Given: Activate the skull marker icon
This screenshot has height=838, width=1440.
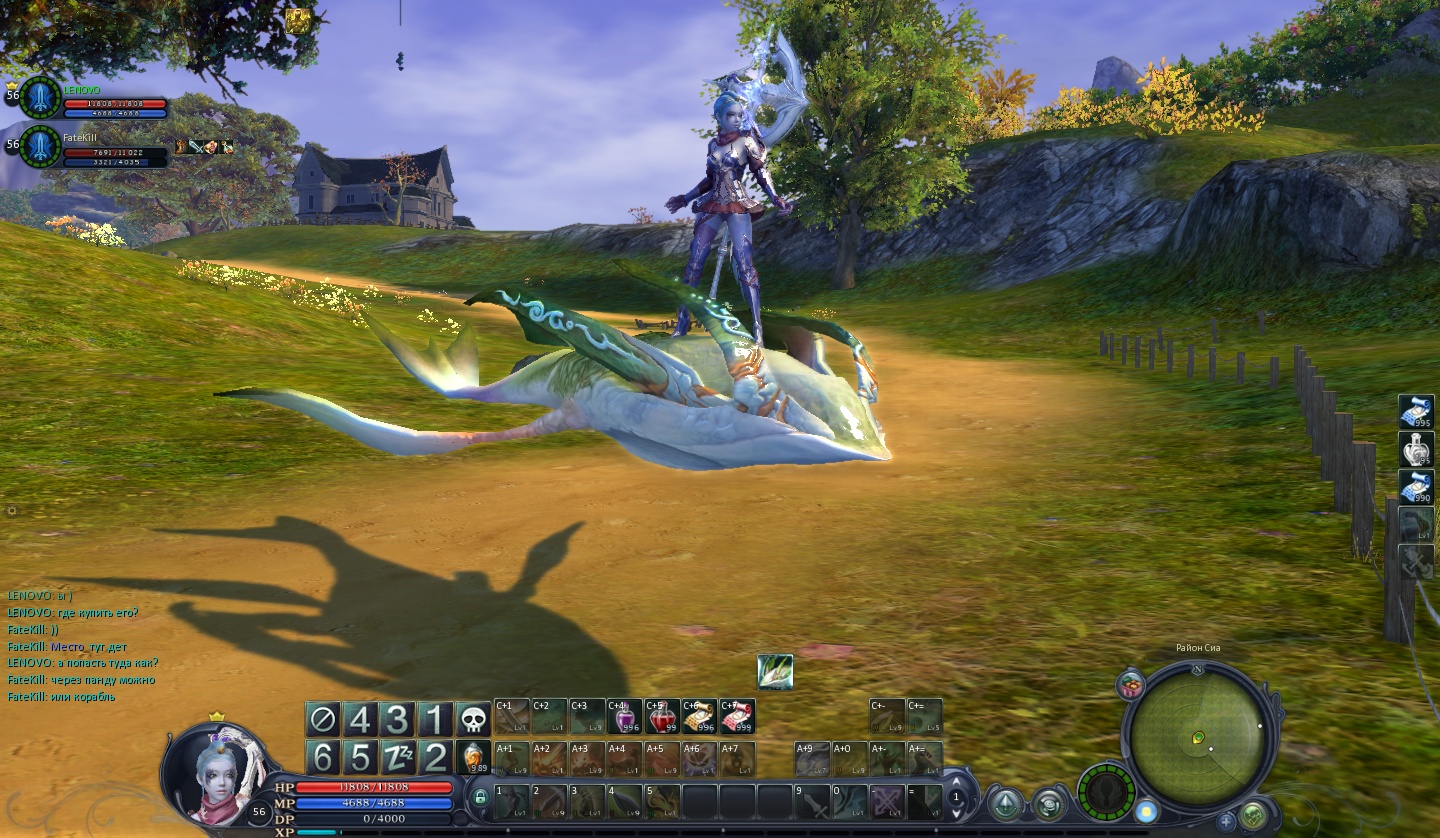Looking at the screenshot, I should [x=473, y=720].
